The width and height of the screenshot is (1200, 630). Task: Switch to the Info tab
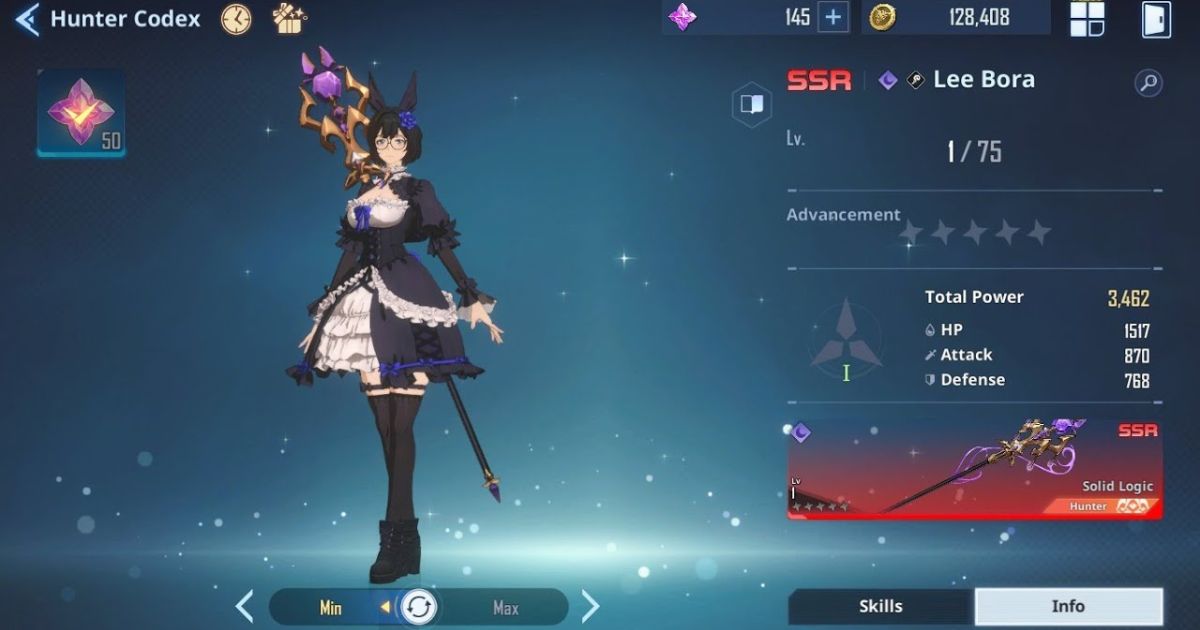tap(1068, 606)
